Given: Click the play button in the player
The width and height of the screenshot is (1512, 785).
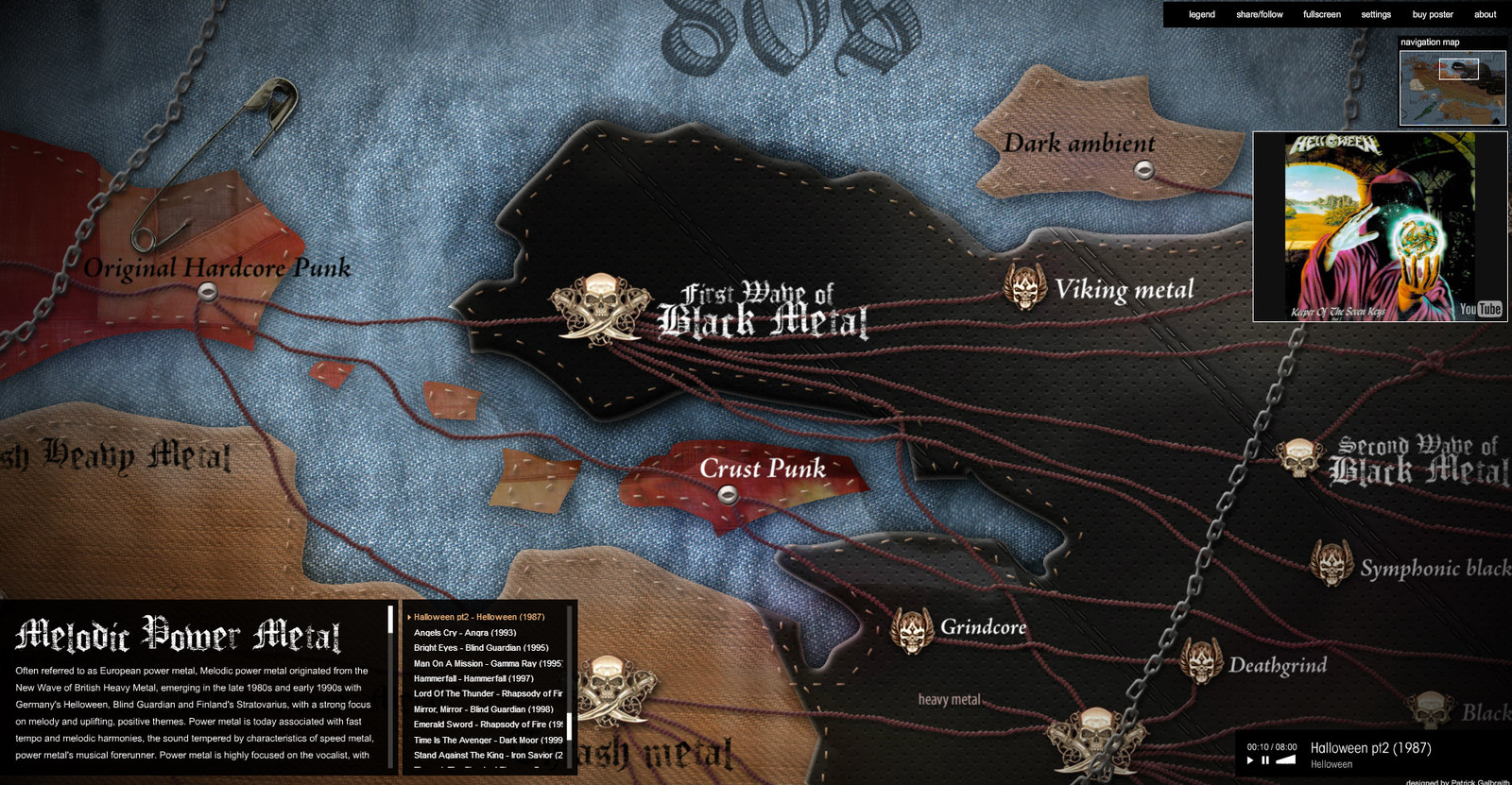Looking at the screenshot, I should pyautogui.click(x=1250, y=760).
